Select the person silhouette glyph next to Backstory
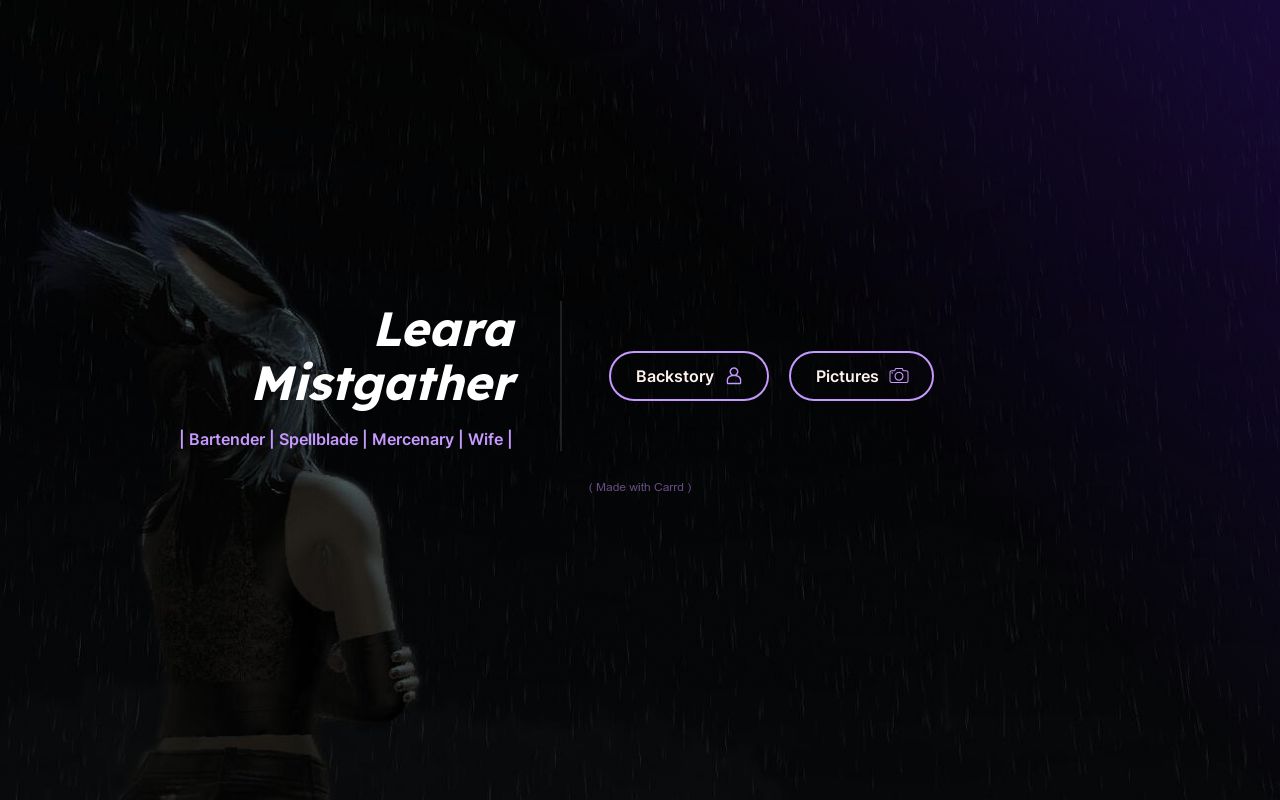The image size is (1280, 800). [734, 375]
